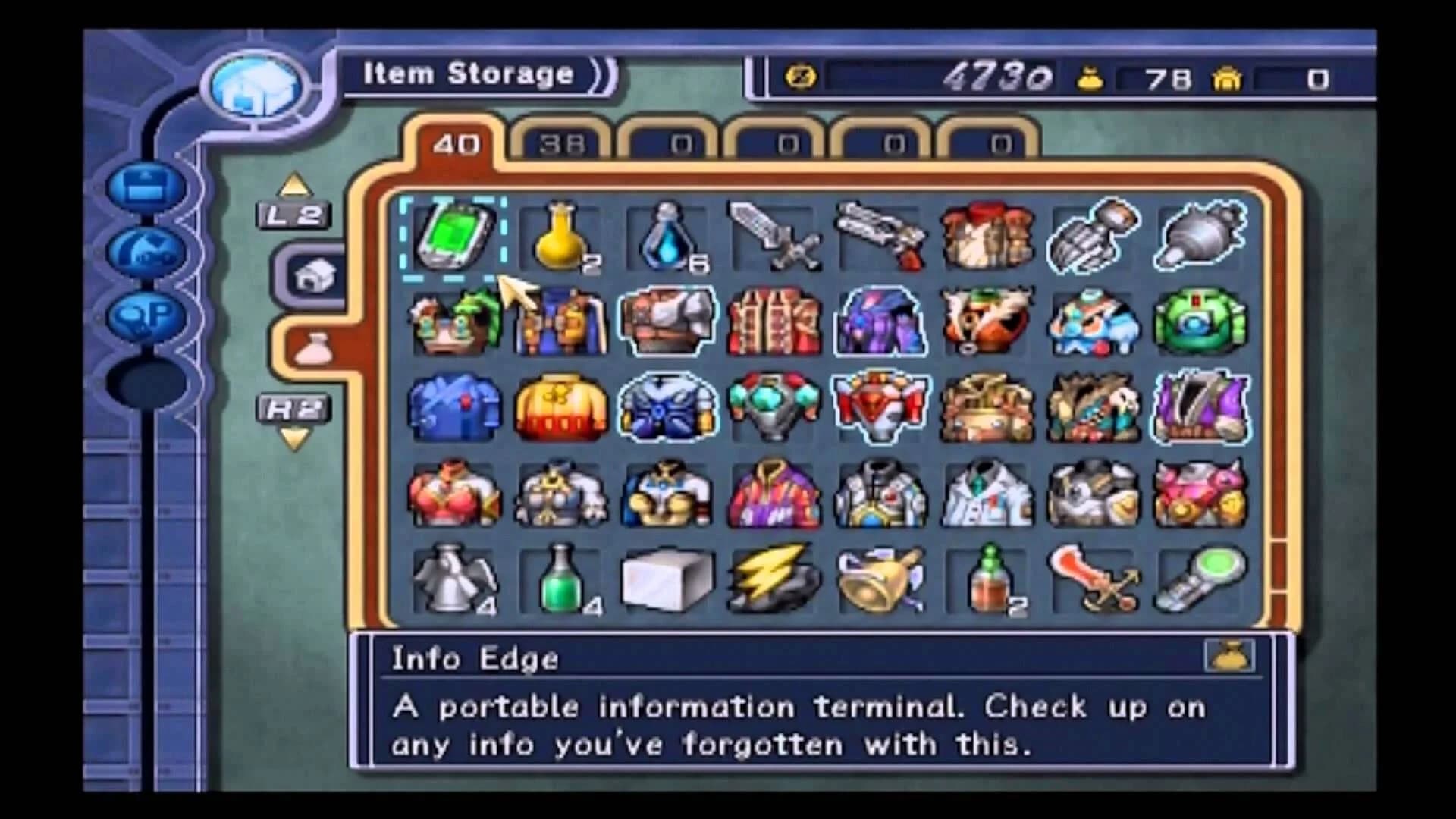Select the angel statue with quantity 4
The height and width of the screenshot is (819, 1456).
pos(455,576)
